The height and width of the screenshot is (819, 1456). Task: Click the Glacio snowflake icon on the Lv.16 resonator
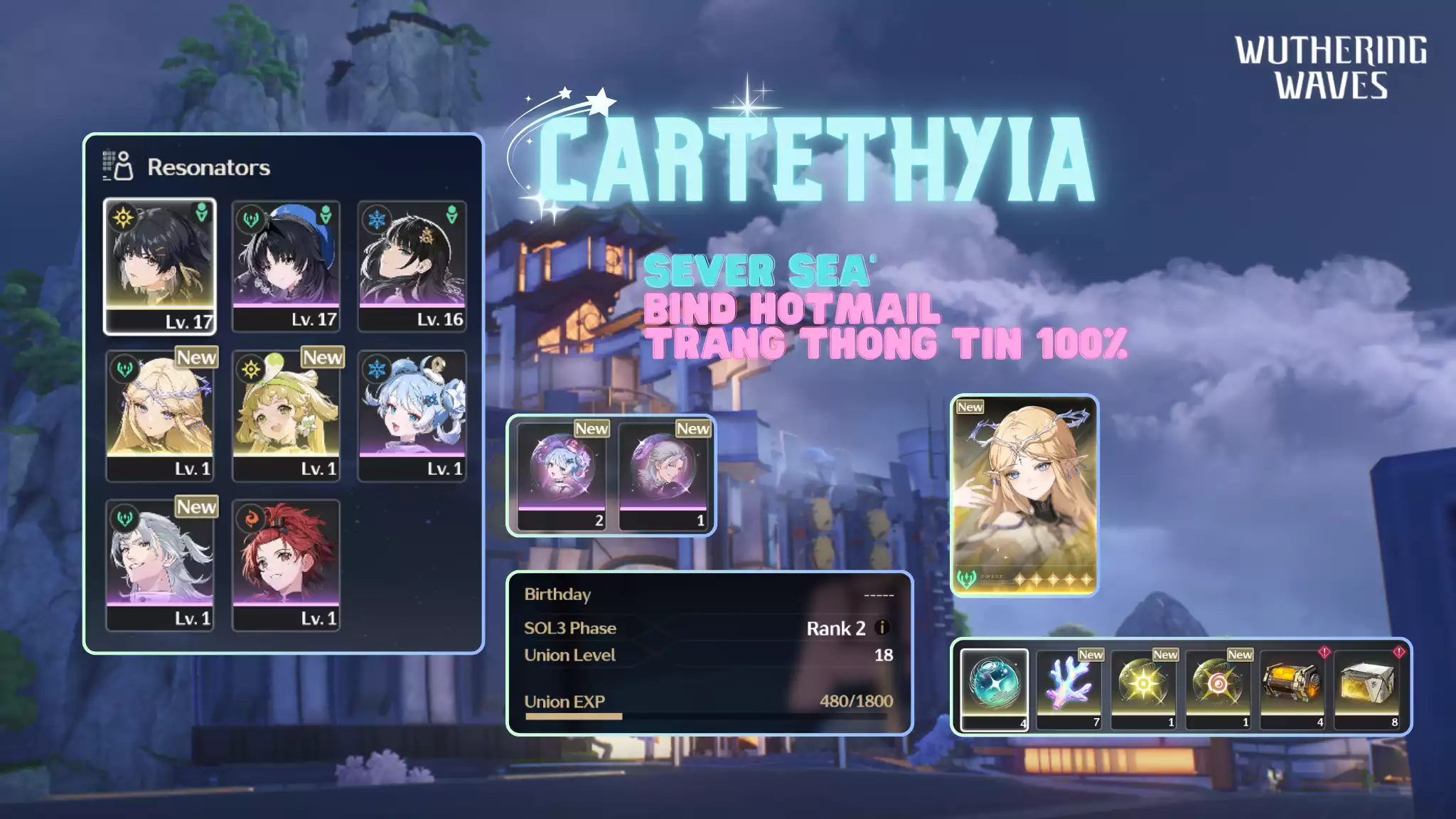point(376,218)
